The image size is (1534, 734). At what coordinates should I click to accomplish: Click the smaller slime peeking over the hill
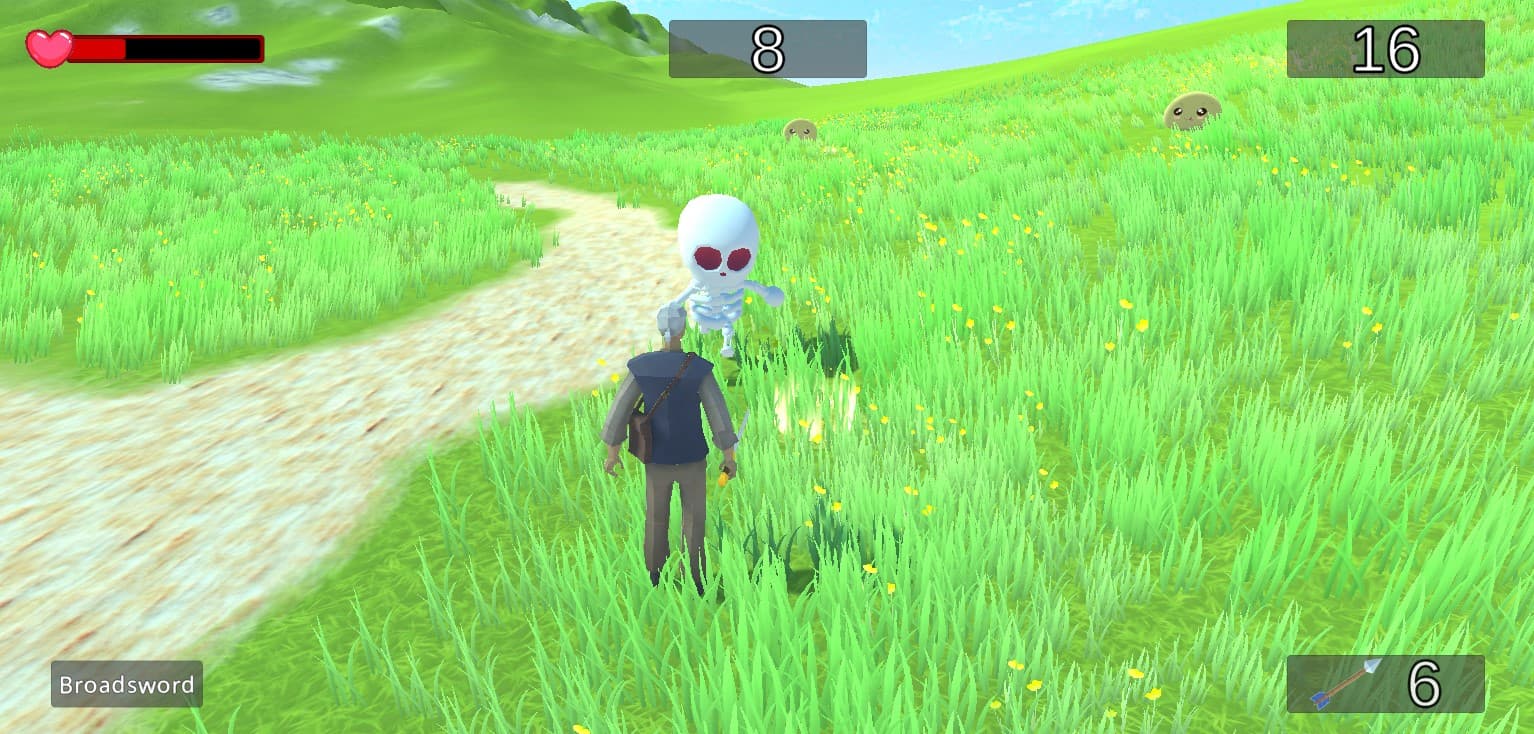point(801,132)
